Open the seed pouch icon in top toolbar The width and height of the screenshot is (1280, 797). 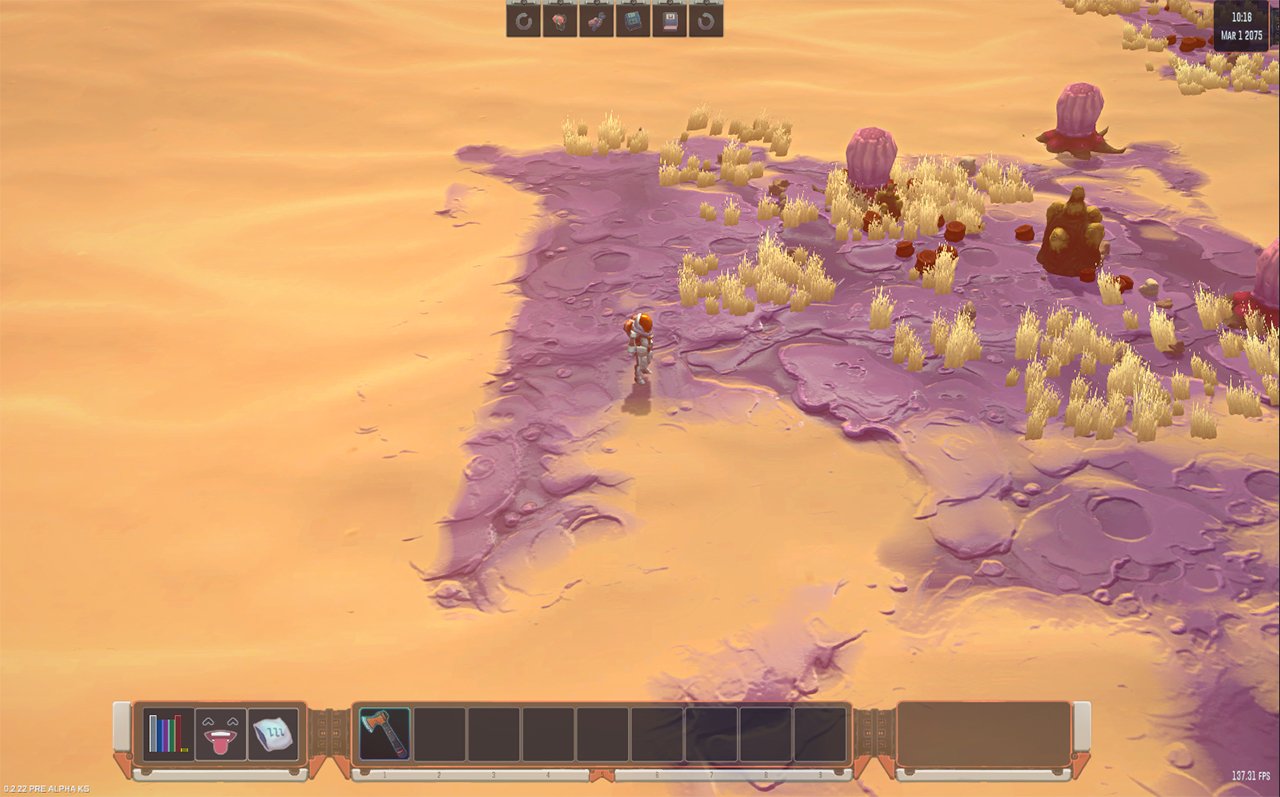[559, 20]
